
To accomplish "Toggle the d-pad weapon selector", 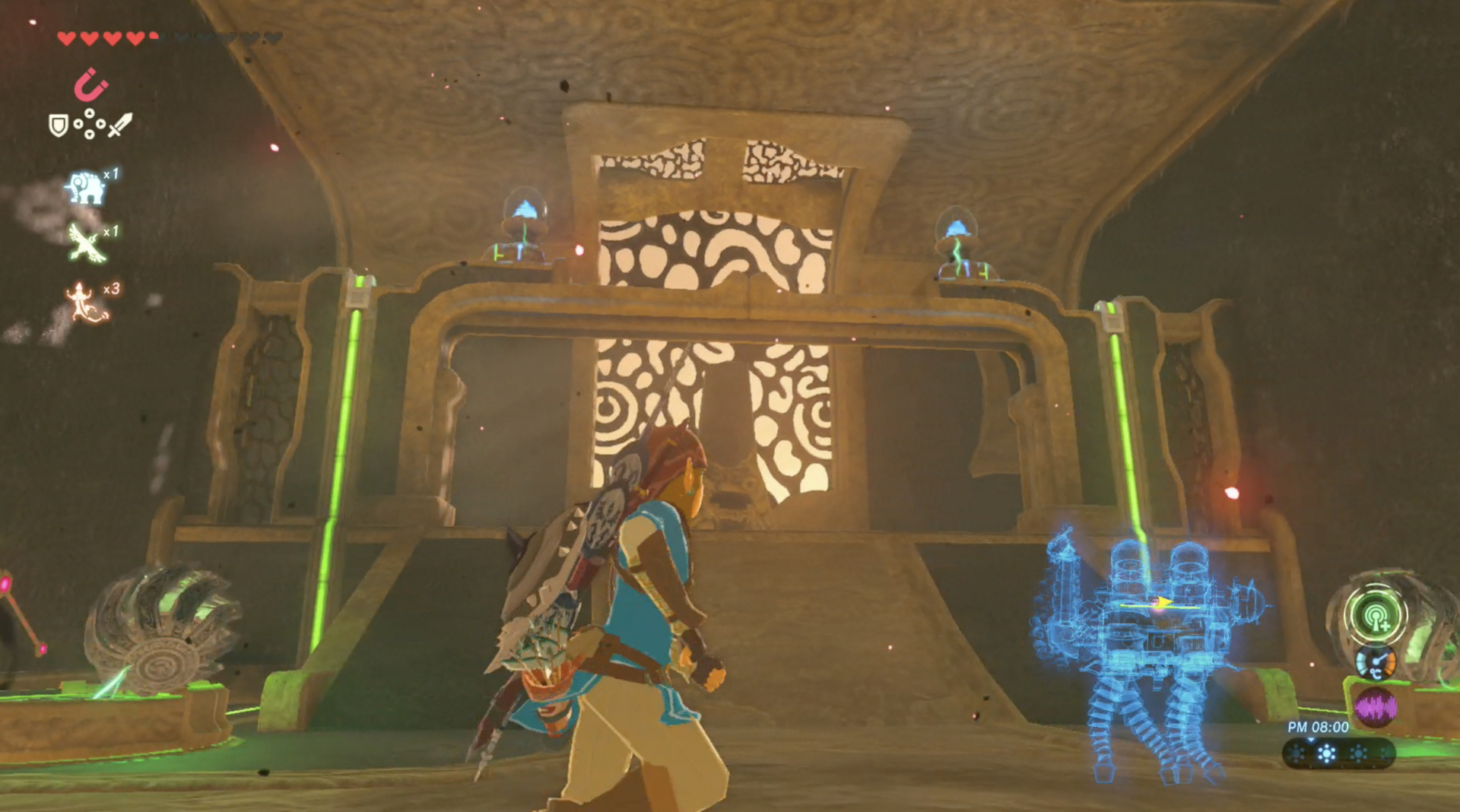I will tap(90, 123).
